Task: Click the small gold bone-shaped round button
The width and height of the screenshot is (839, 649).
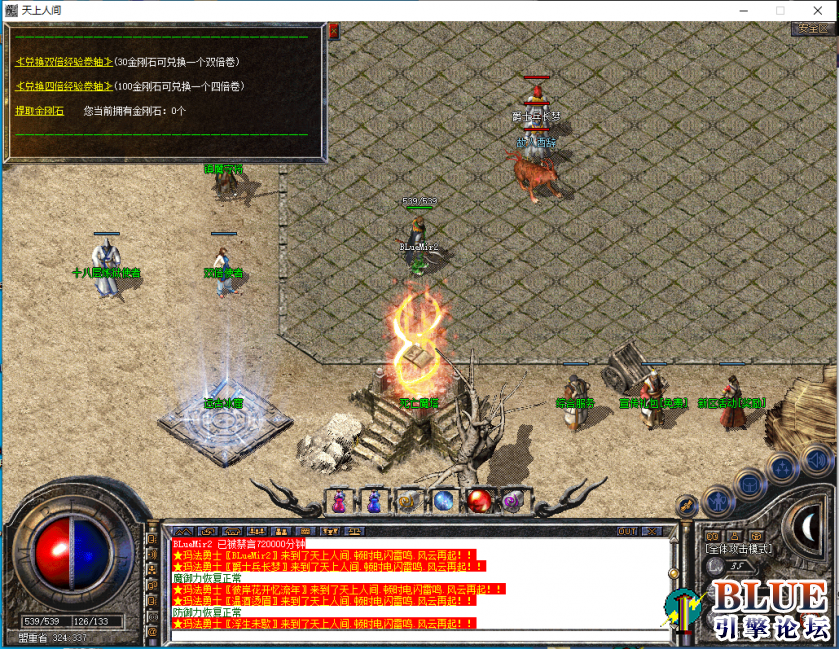Action: tap(688, 506)
